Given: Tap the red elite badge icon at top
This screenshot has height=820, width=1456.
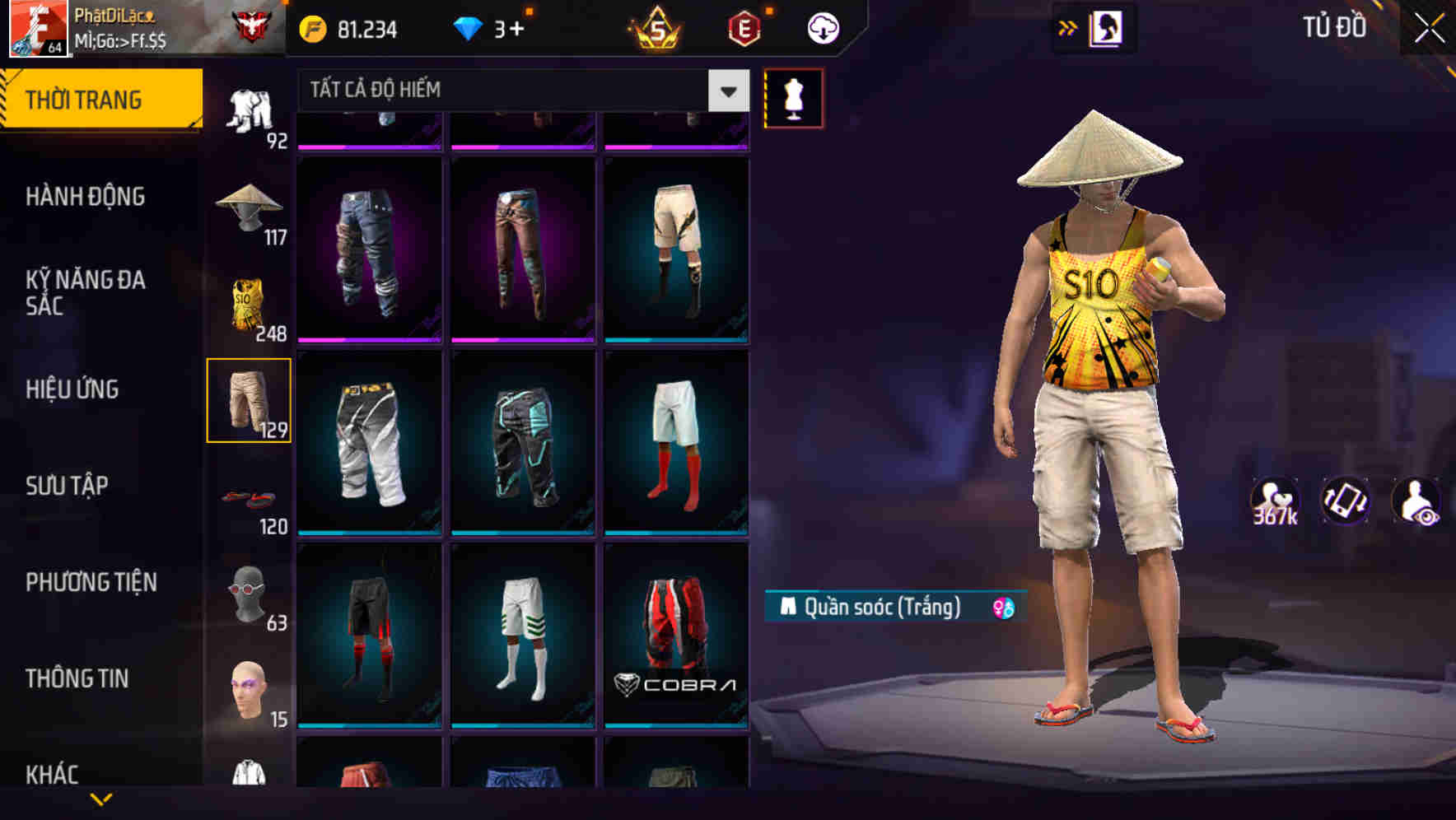Looking at the screenshot, I should (x=742, y=27).
